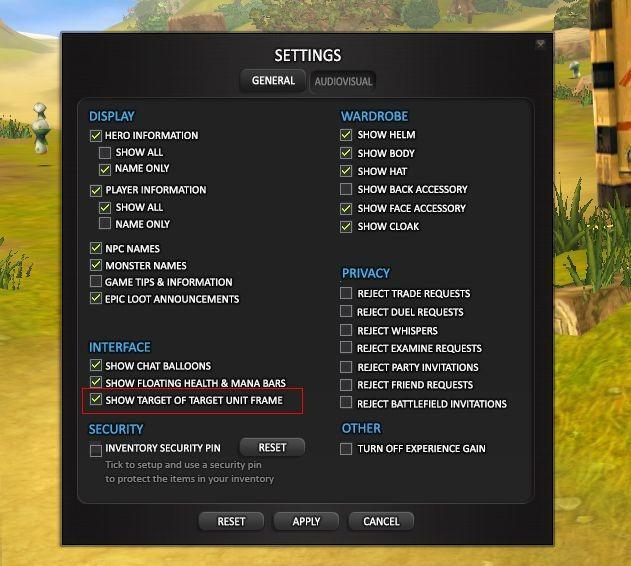The height and width of the screenshot is (566, 631).
Task: Select the General settings tab
Action: click(273, 81)
